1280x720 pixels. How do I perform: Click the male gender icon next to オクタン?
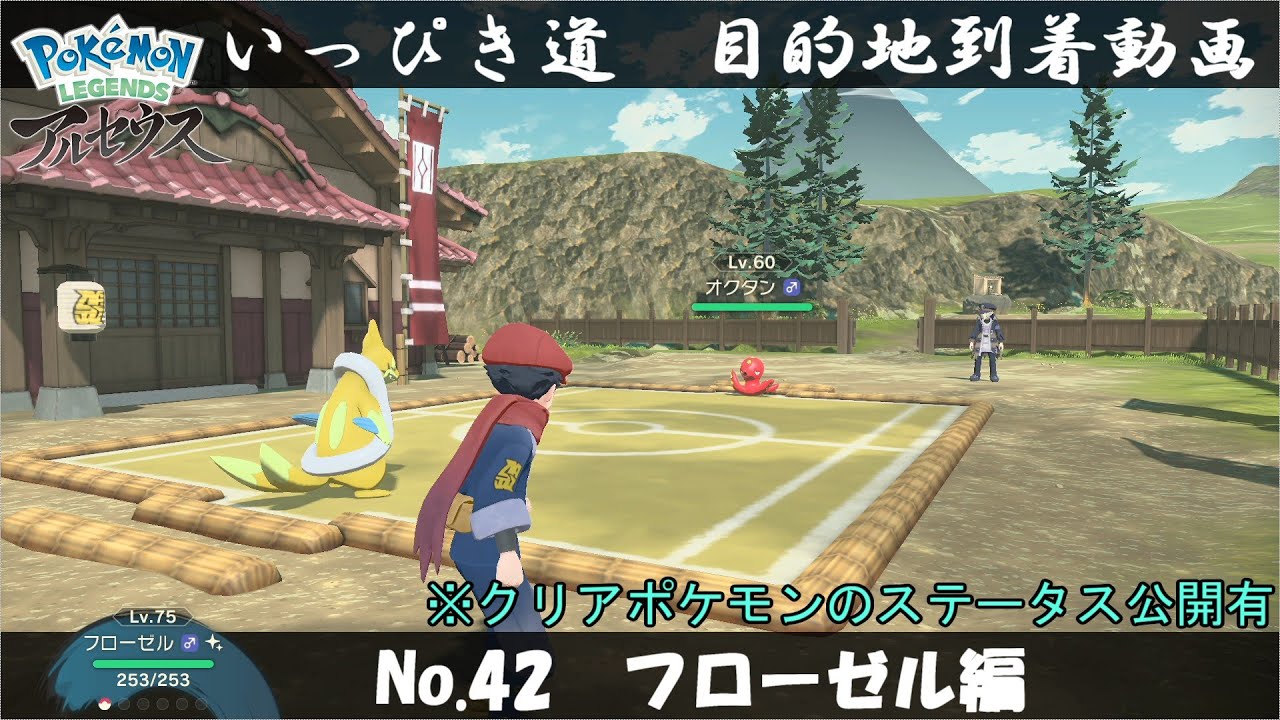pos(791,287)
